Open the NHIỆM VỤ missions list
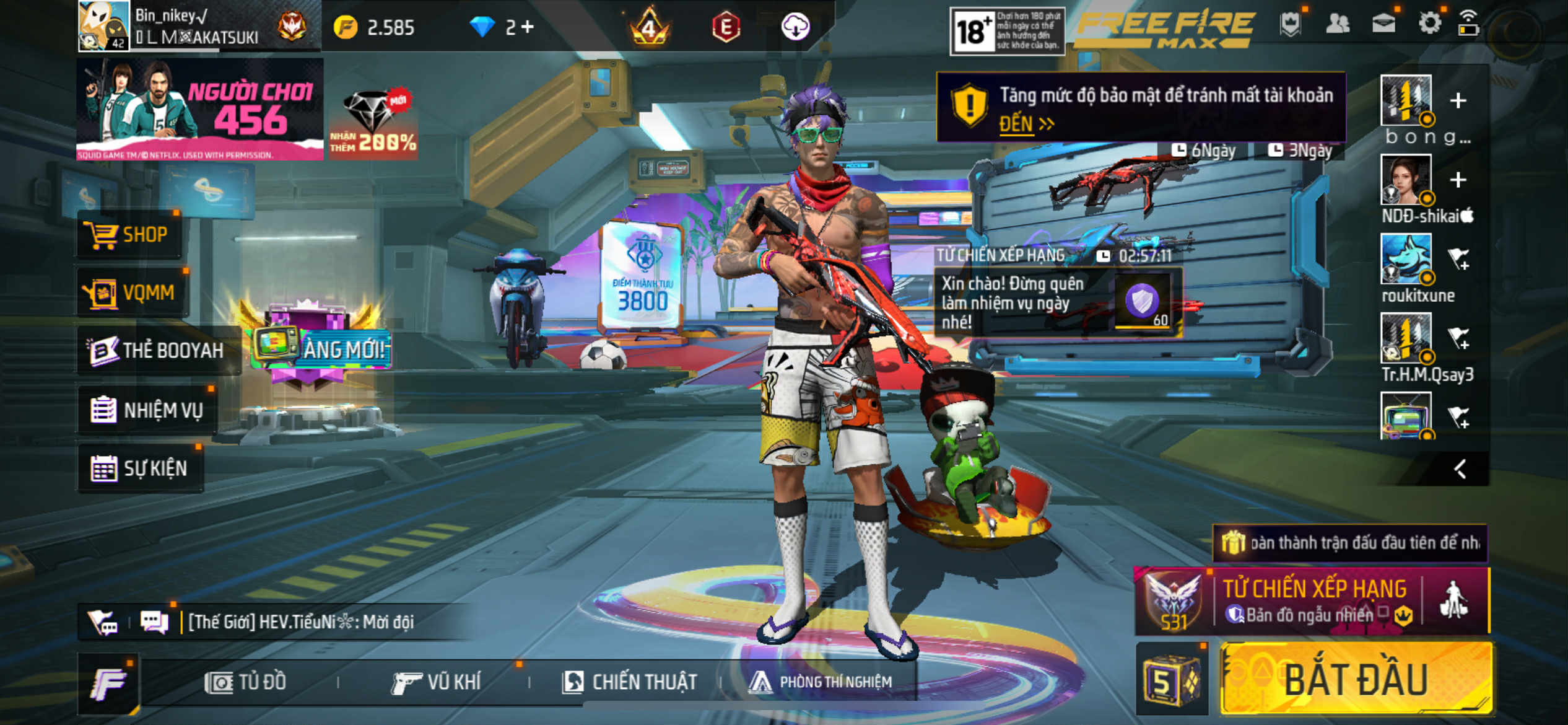 [x=149, y=410]
